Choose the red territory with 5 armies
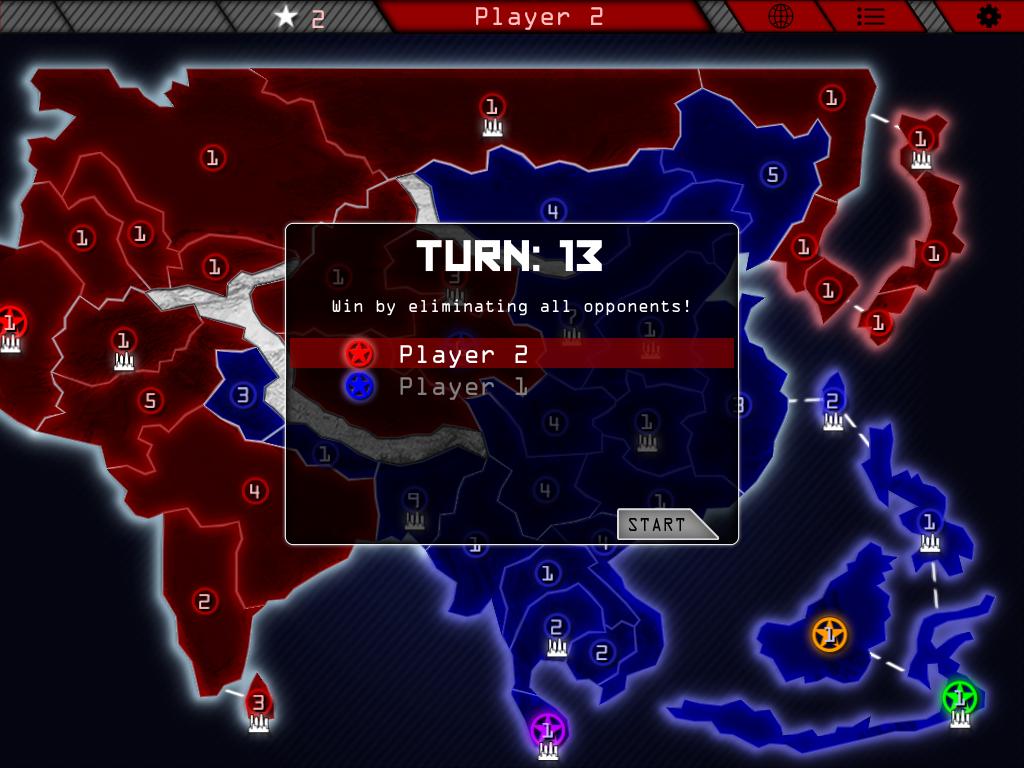 tap(150, 401)
